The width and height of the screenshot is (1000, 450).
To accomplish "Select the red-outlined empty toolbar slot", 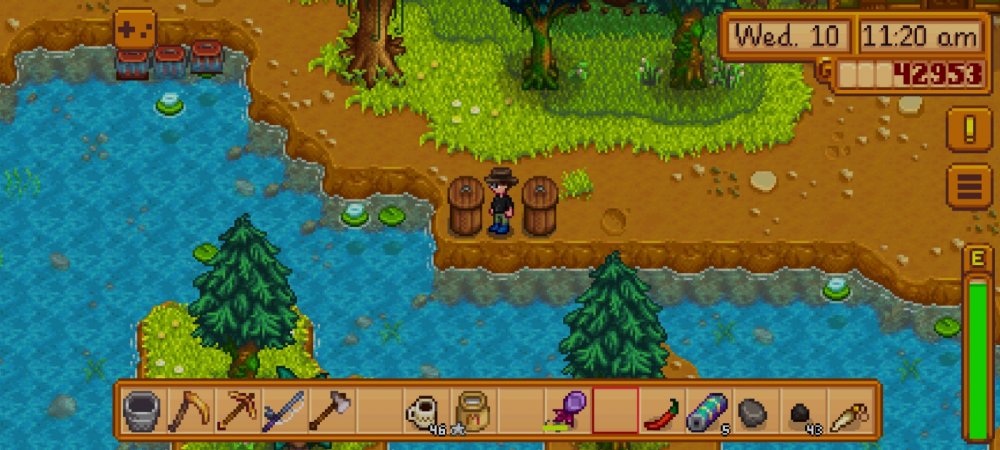I will point(614,411).
